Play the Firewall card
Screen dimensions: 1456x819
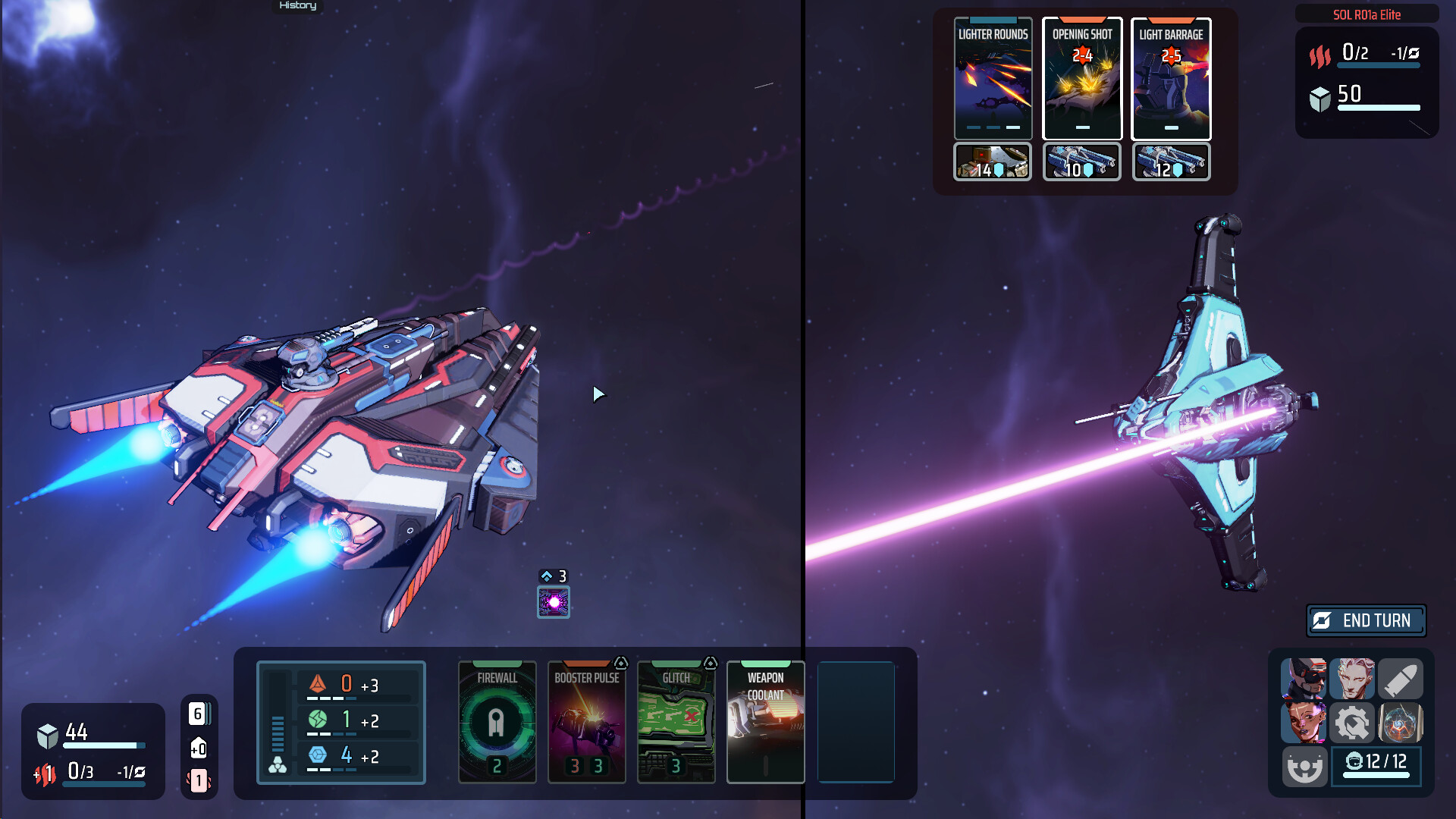tap(497, 721)
